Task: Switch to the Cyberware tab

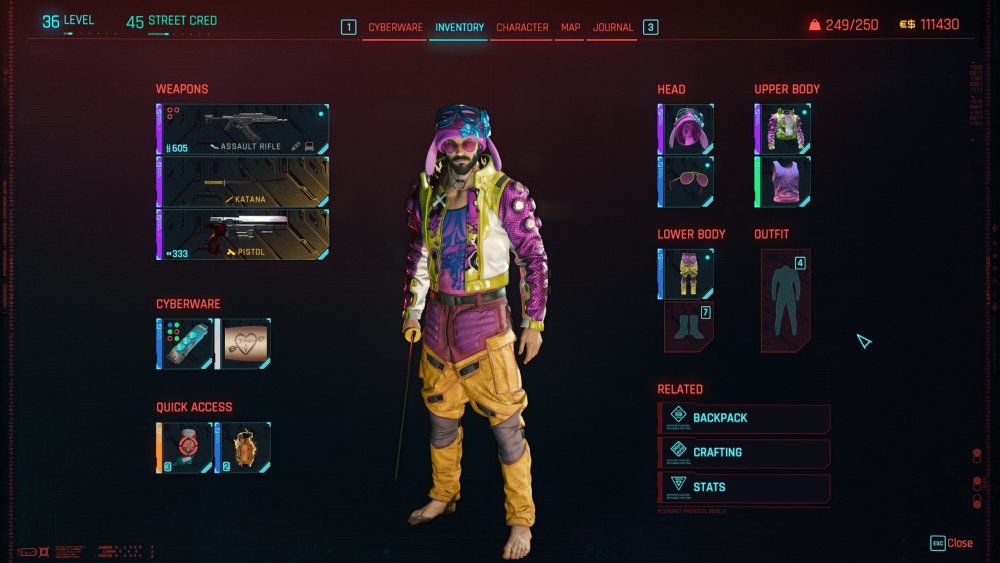Action: [x=395, y=27]
